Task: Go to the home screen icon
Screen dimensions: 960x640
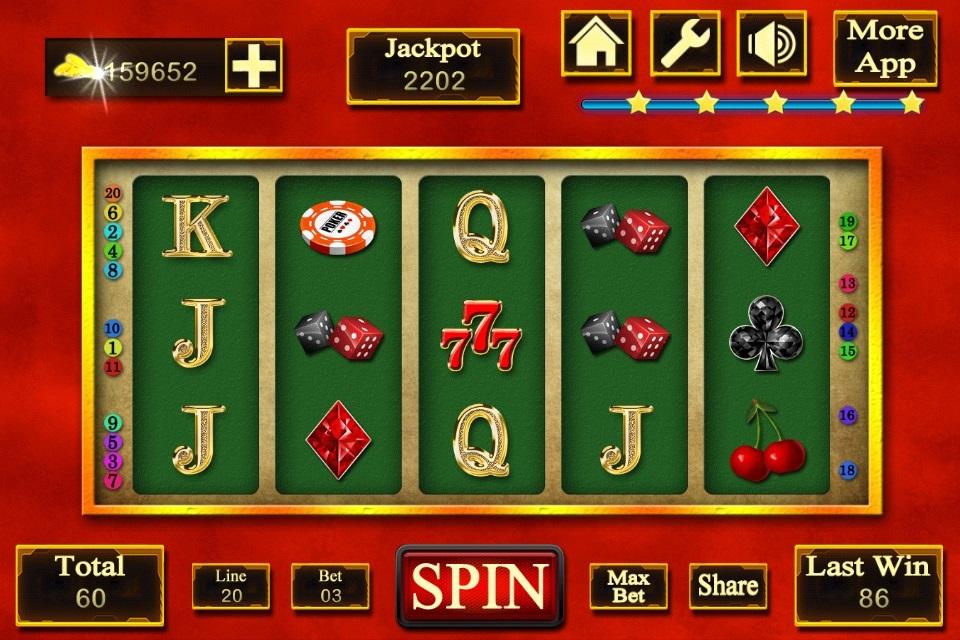Action: (596, 43)
